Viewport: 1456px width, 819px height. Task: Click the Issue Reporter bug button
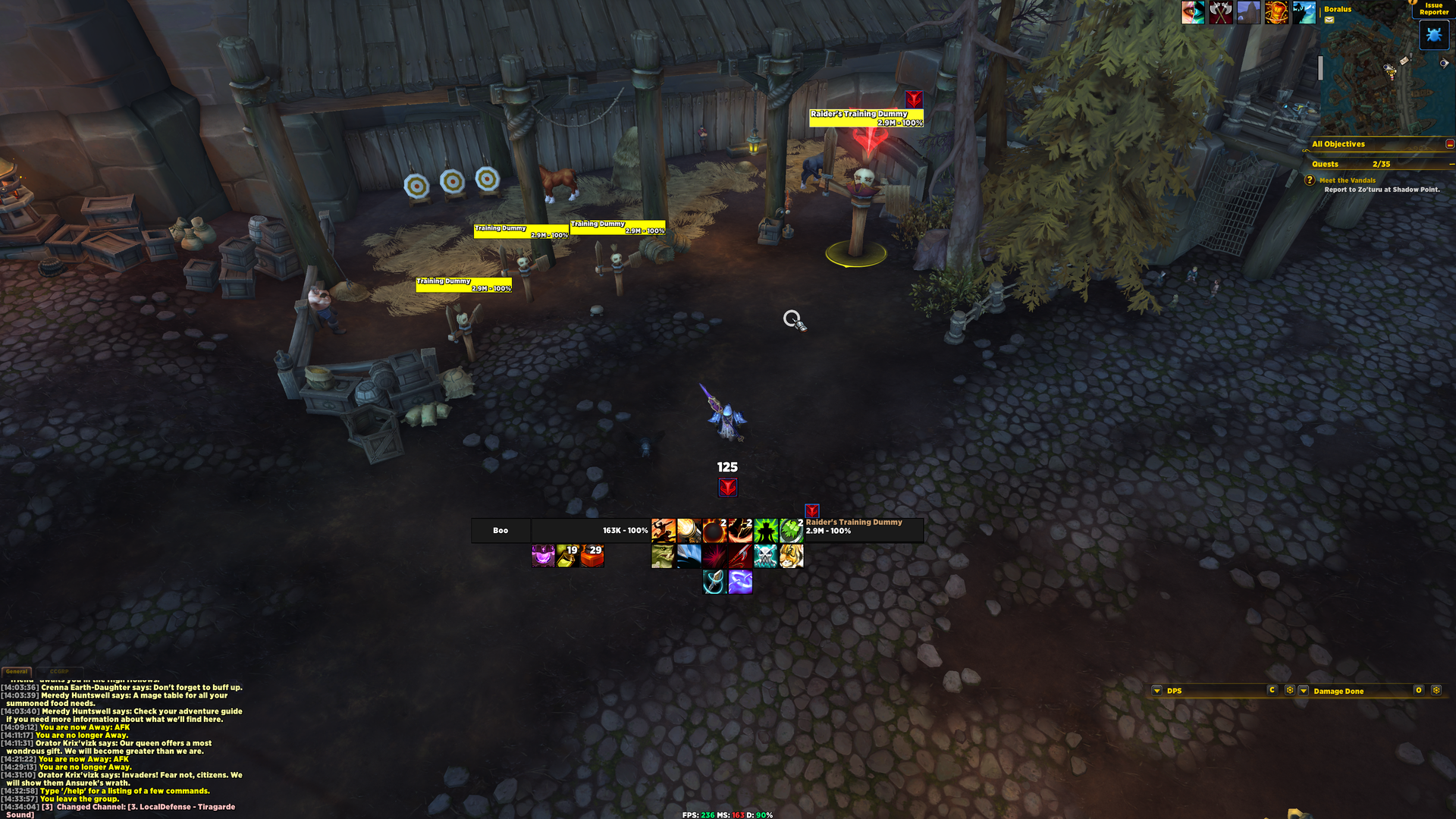click(x=1433, y=35)
